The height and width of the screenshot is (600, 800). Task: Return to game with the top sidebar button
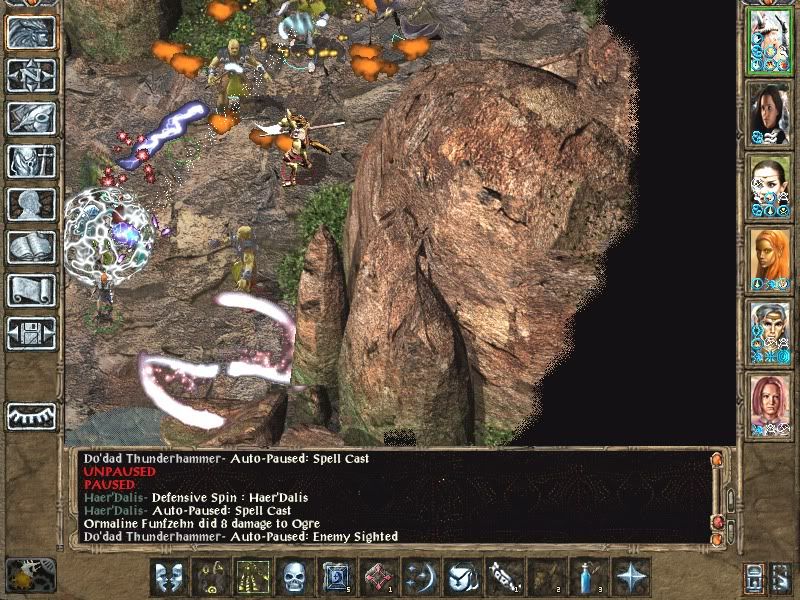31,32
